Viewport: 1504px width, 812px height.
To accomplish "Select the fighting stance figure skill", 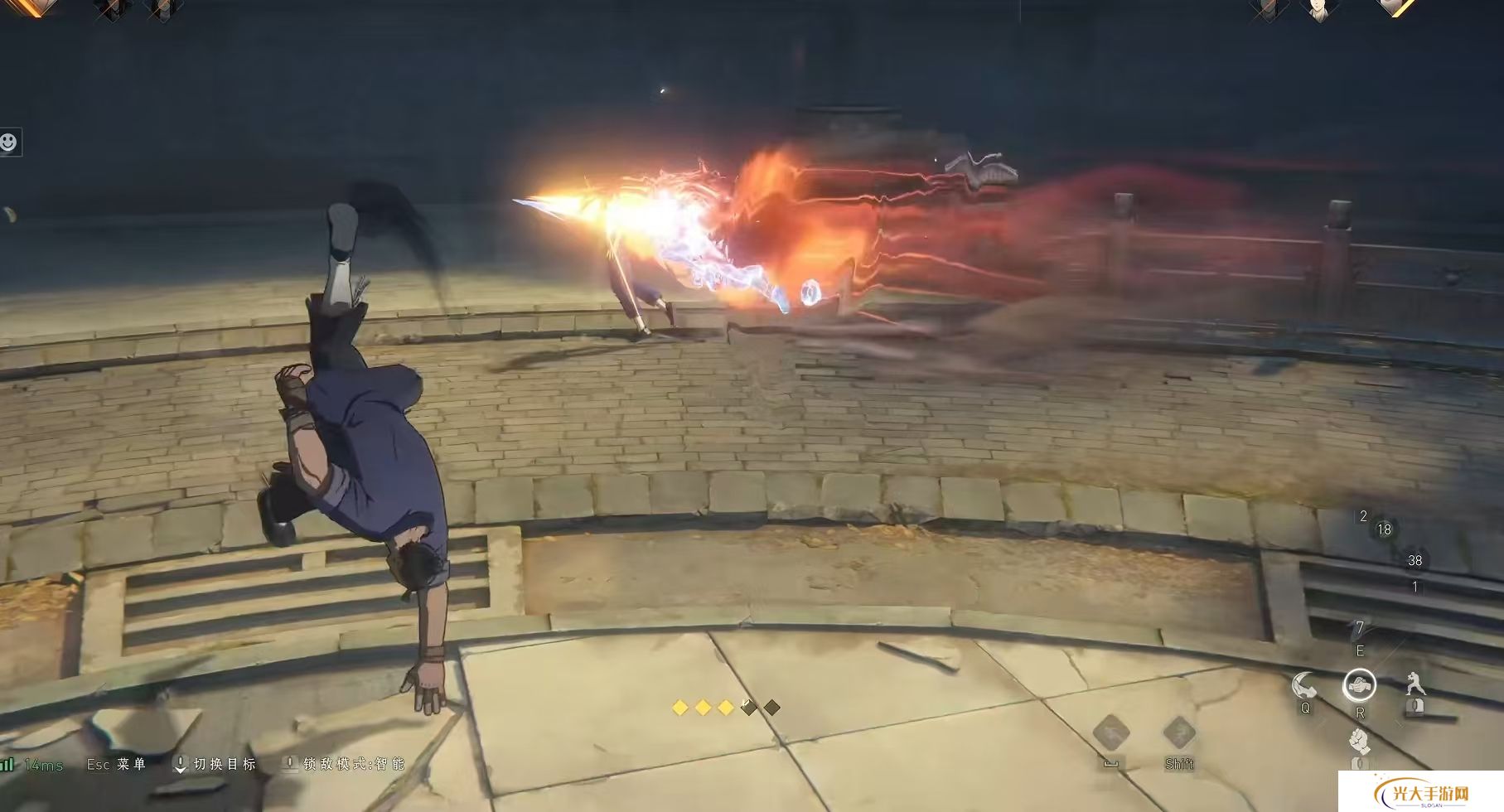I will click(x=1414, y=685).
